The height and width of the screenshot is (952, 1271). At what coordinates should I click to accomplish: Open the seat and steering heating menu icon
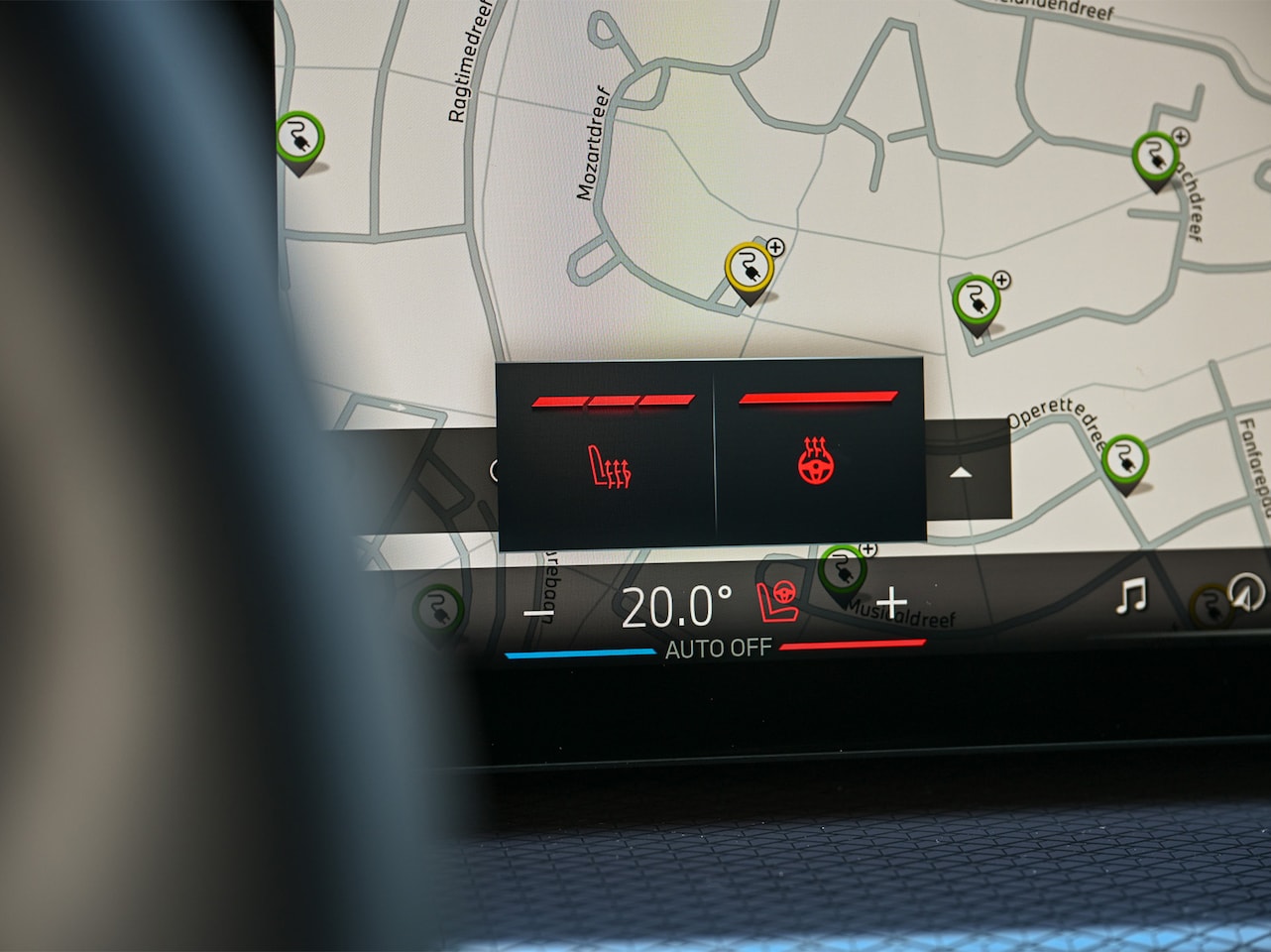778,601
